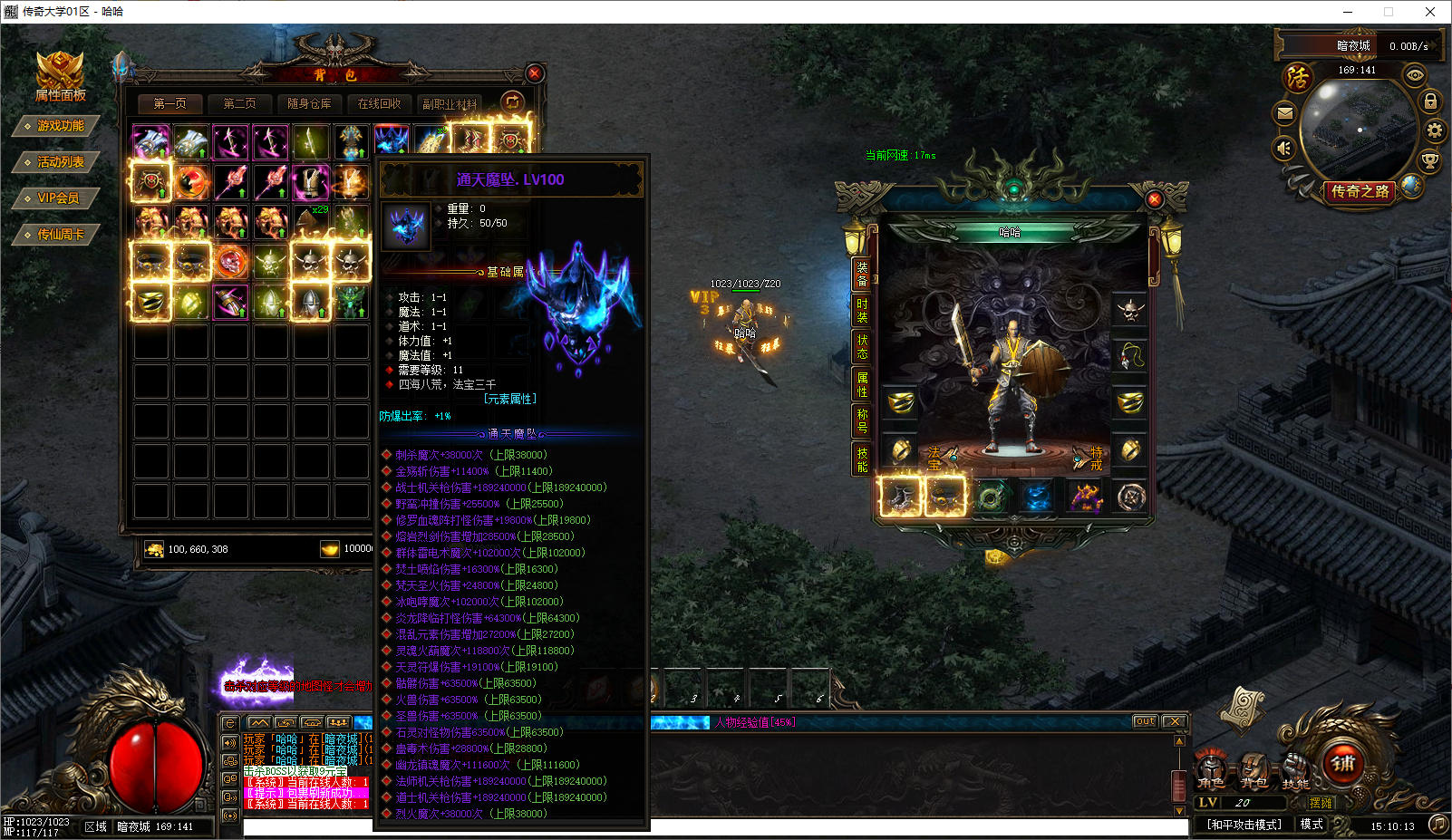Open settings with the gear icon
Image resolution: width=1452 pixels, height=840 pixels.
coord(1434,130)
